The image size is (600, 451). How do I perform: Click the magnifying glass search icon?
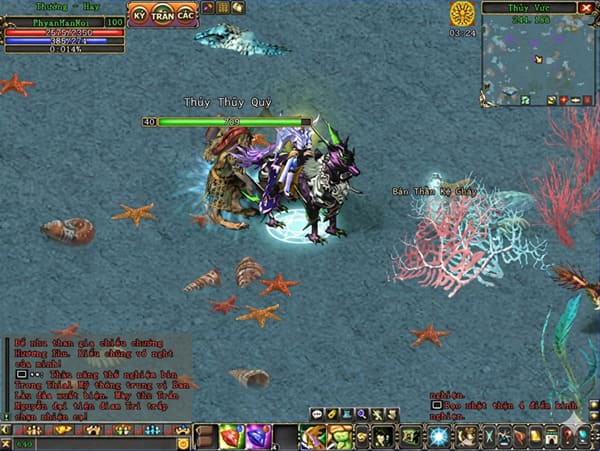tap(361, 413)
